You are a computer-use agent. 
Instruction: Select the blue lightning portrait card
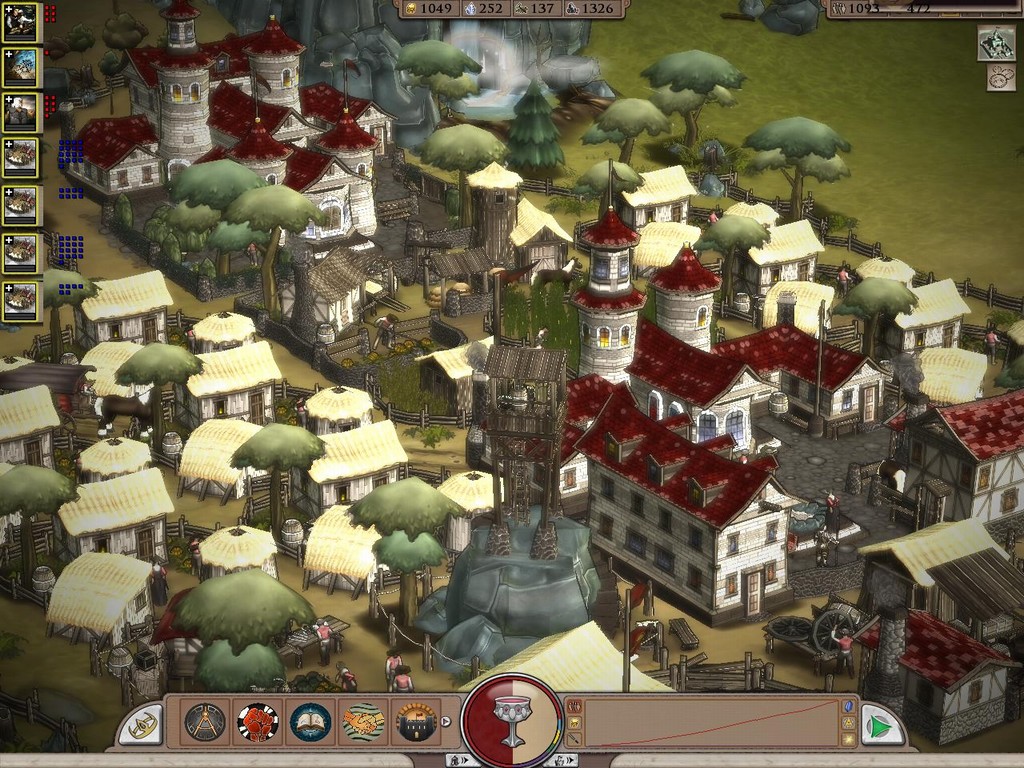point(20,67)
